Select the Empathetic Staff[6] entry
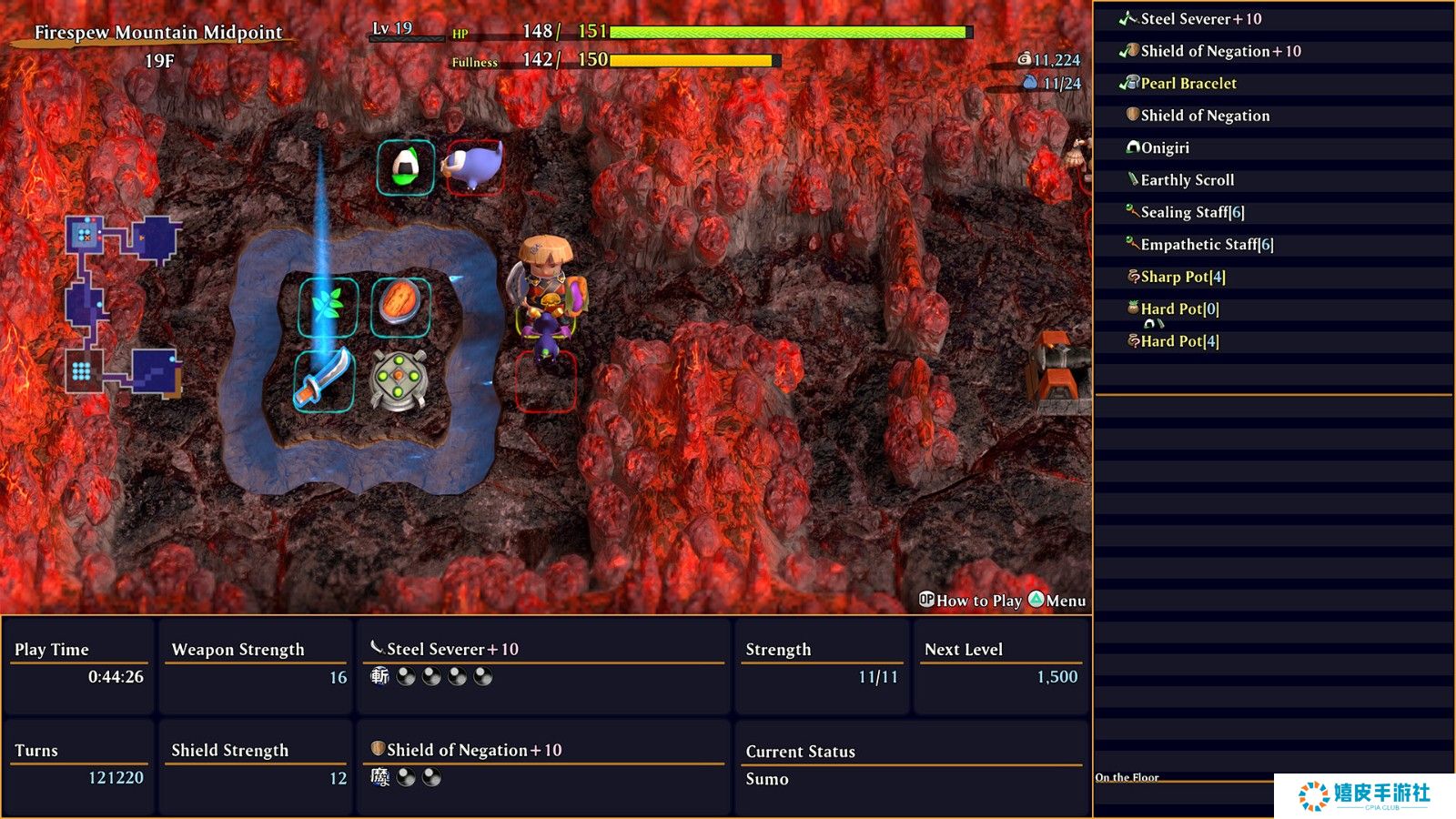Viewport: 1456px width, 819px height. pos(1207,245)
